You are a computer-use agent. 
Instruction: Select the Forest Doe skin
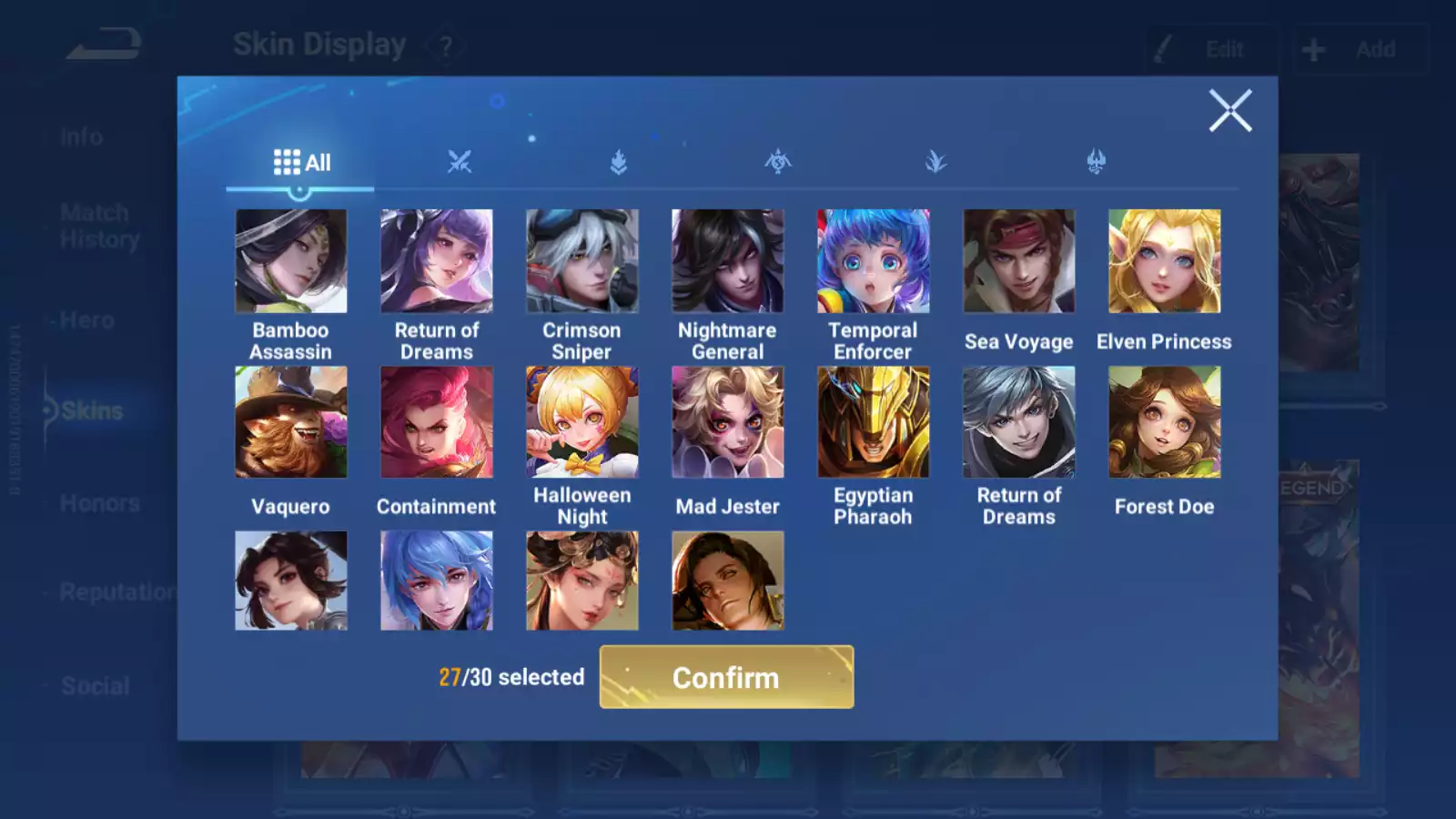(x=1165, y=422)
